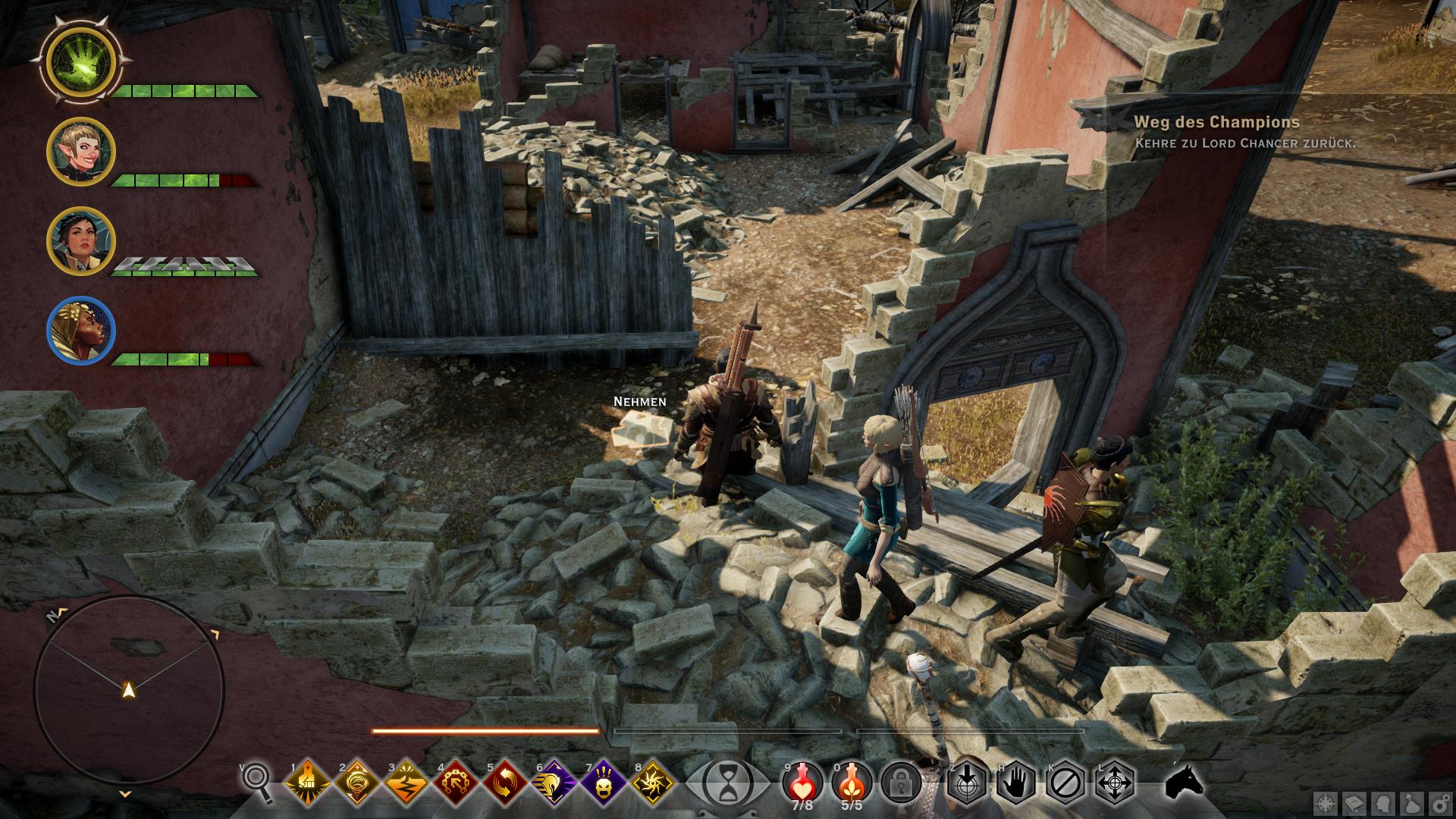The height and width of the screenshot is (819, 1456).
Task: Use the raised fist ability
Action: point(308,781)
